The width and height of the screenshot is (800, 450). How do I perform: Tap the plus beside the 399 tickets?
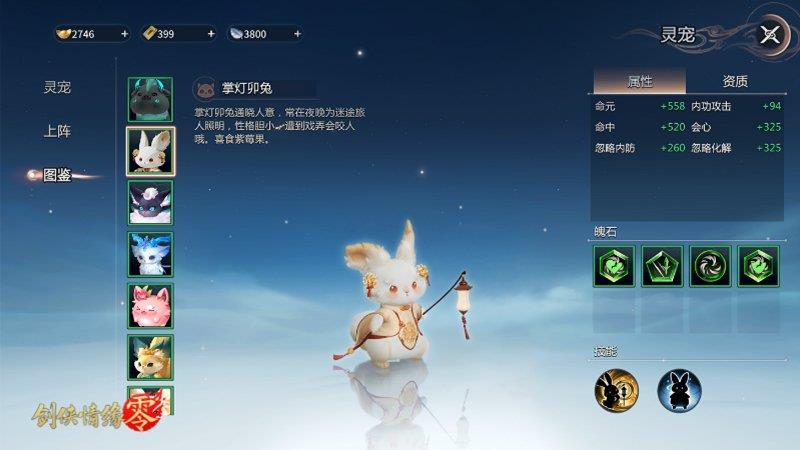tap(211, 34)
